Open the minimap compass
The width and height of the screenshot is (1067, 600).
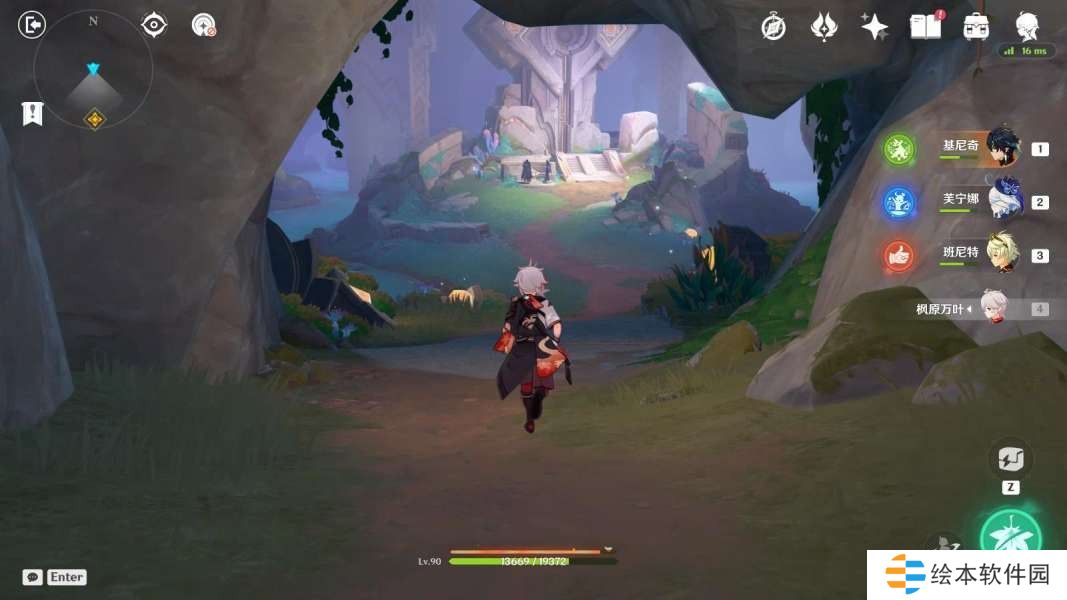pyautogui.click(x=93, y=70)
